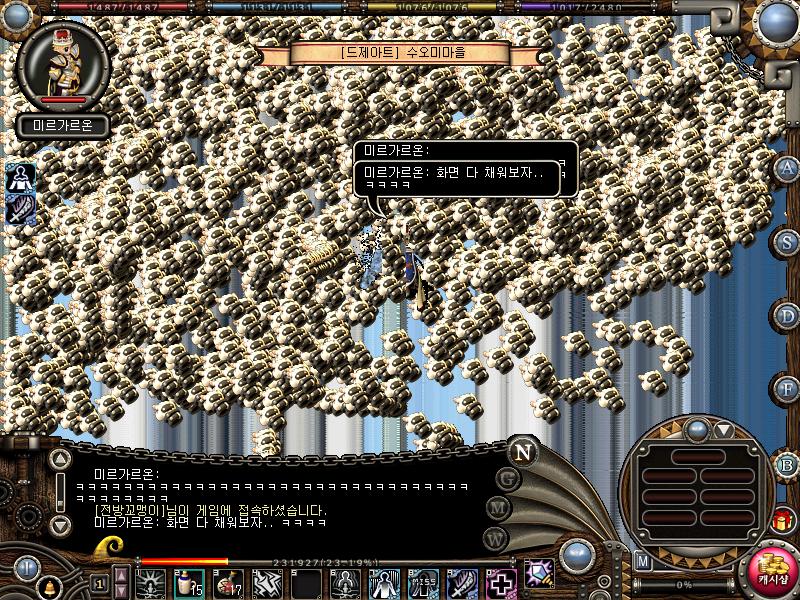Switch chat to the W channel
The image size is (800, 600).
[494, 537]
